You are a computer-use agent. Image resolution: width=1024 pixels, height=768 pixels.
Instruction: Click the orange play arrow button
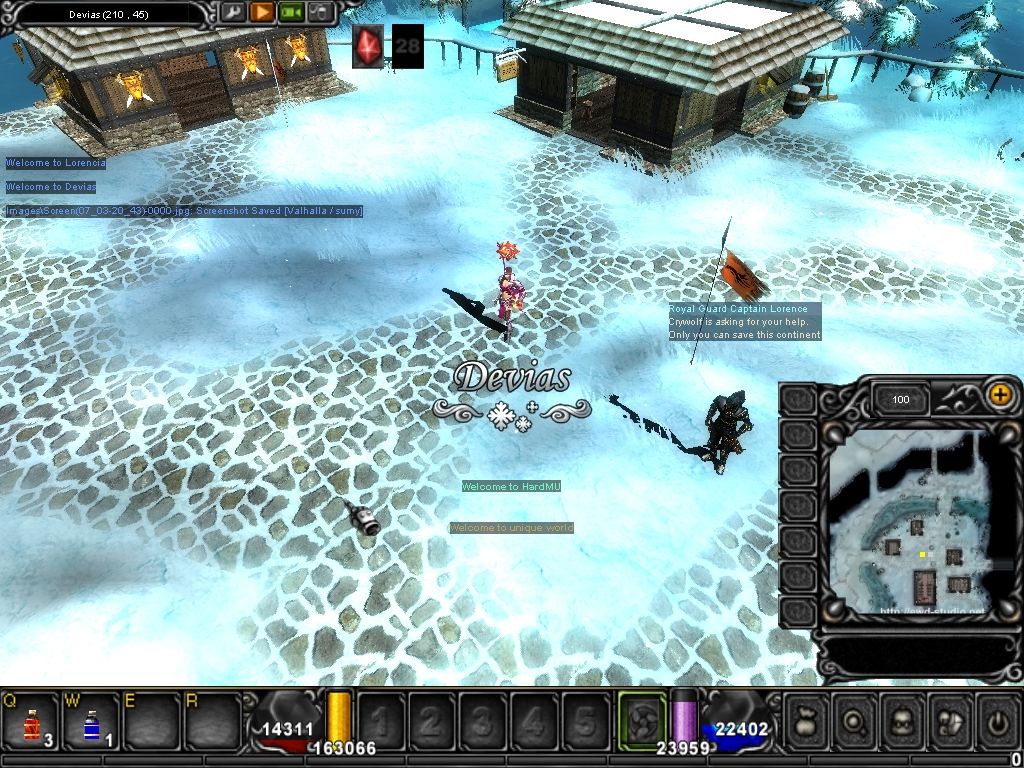(x=261, y=13)
